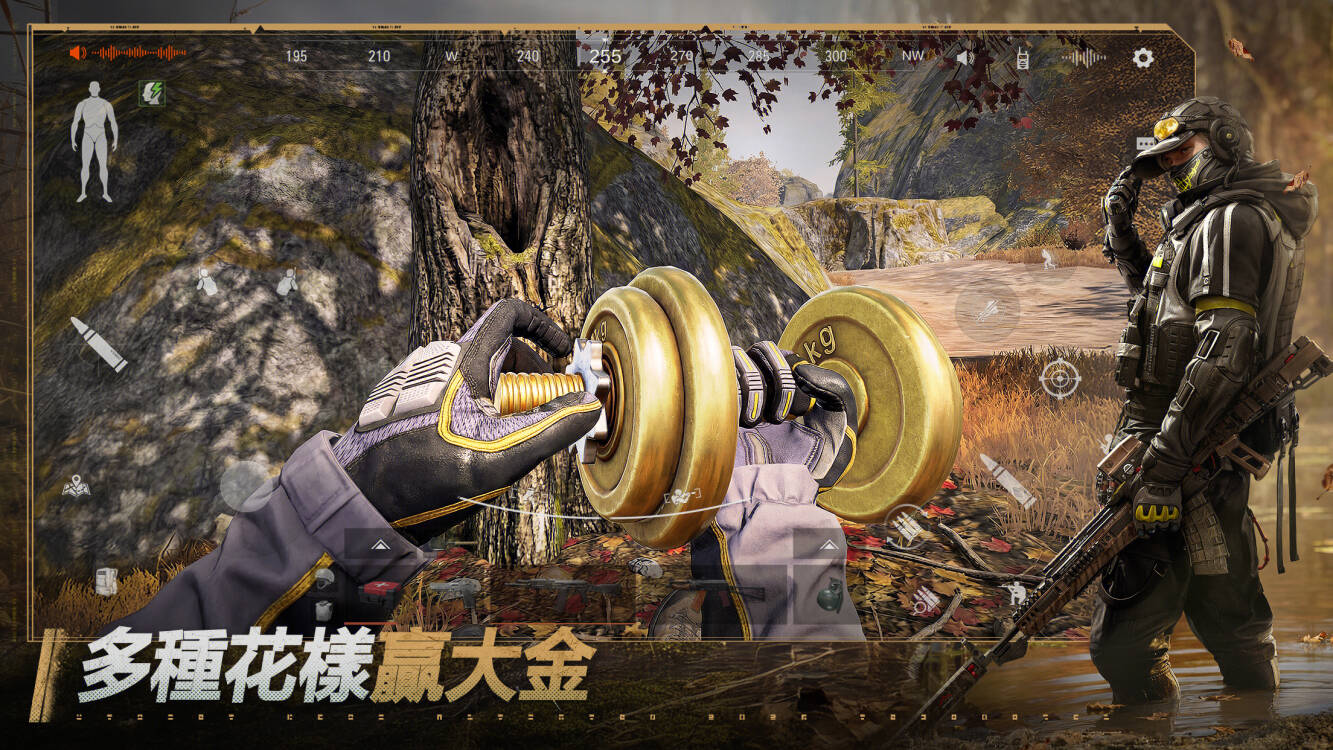Adjust the orange voice volume waveform
The width and height of the screenshot is (1333, 750).
click(139, 52)
